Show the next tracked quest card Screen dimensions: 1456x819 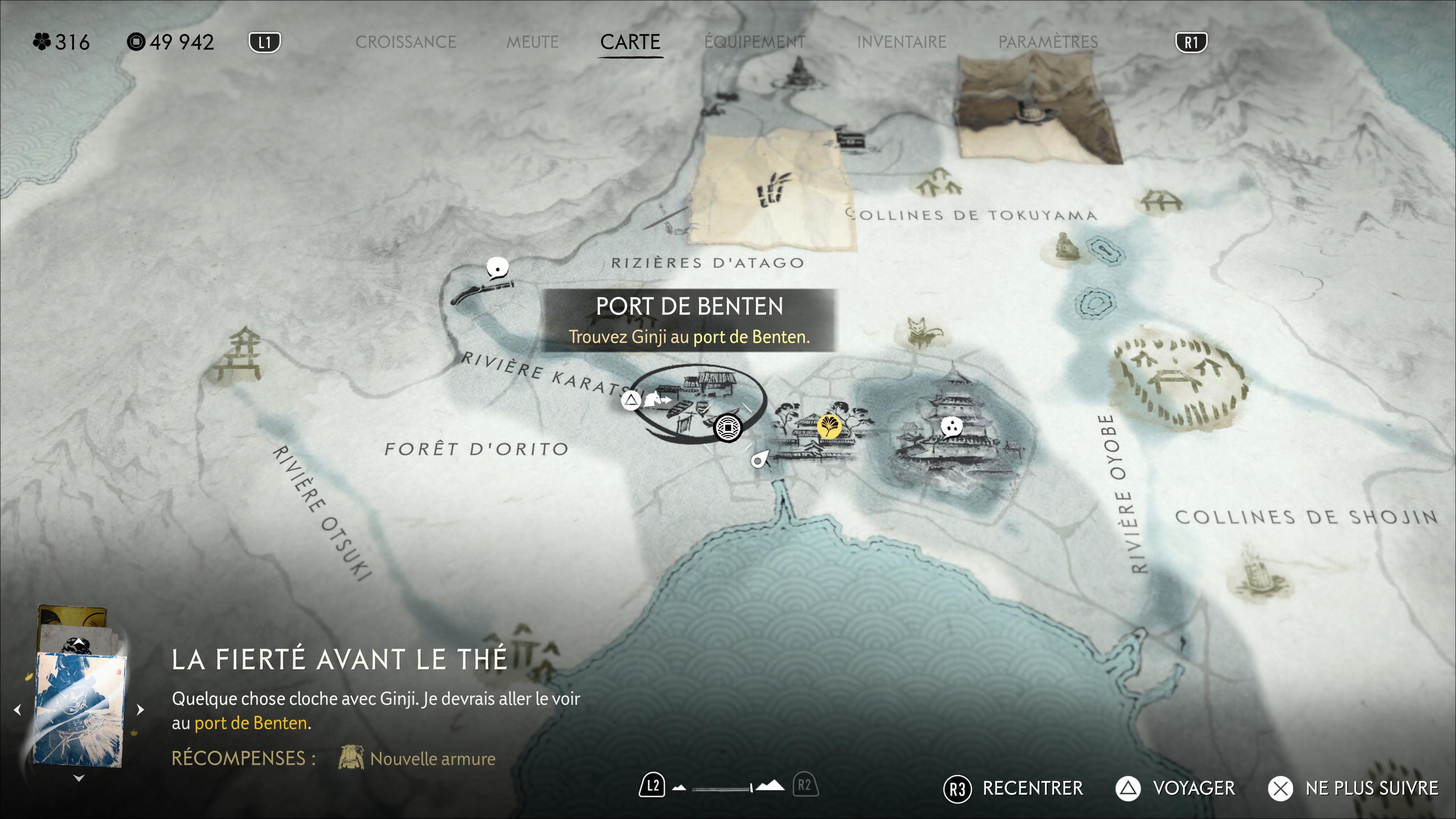(x=141, y=709)
